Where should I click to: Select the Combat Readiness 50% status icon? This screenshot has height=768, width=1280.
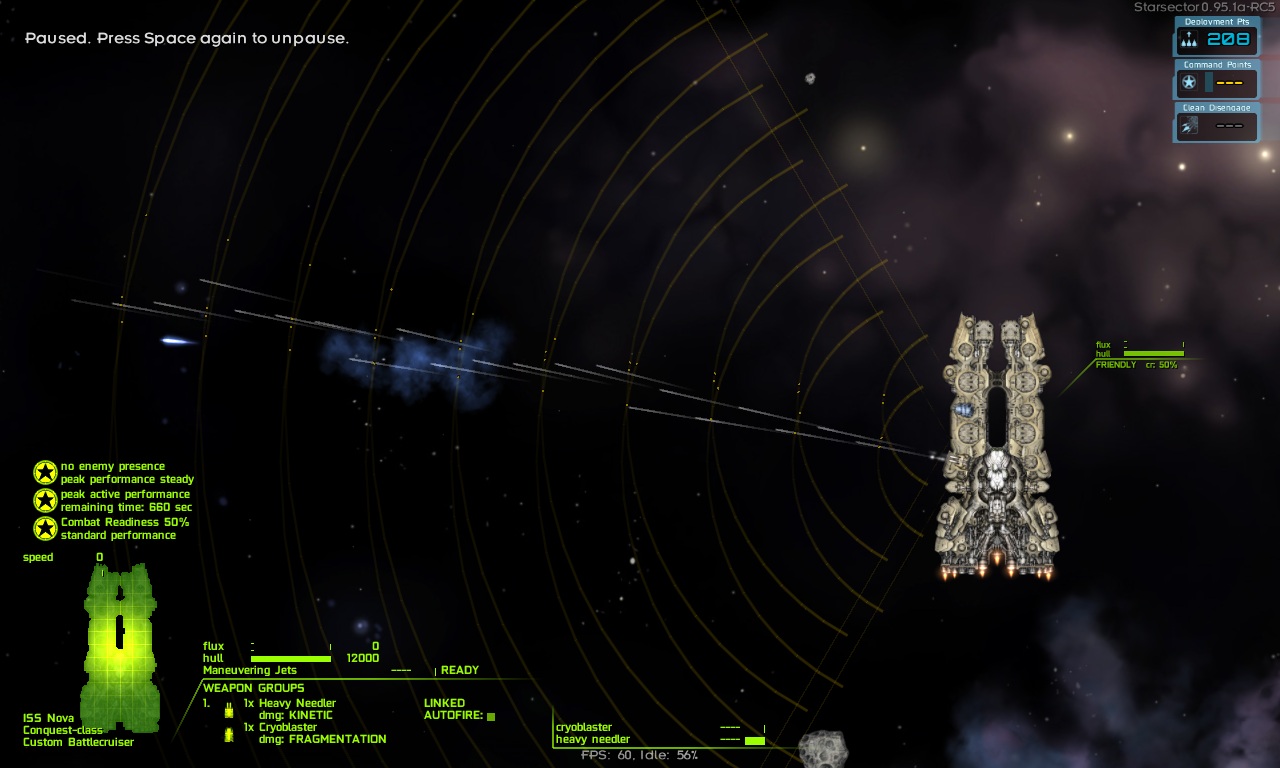click(45, 528)
